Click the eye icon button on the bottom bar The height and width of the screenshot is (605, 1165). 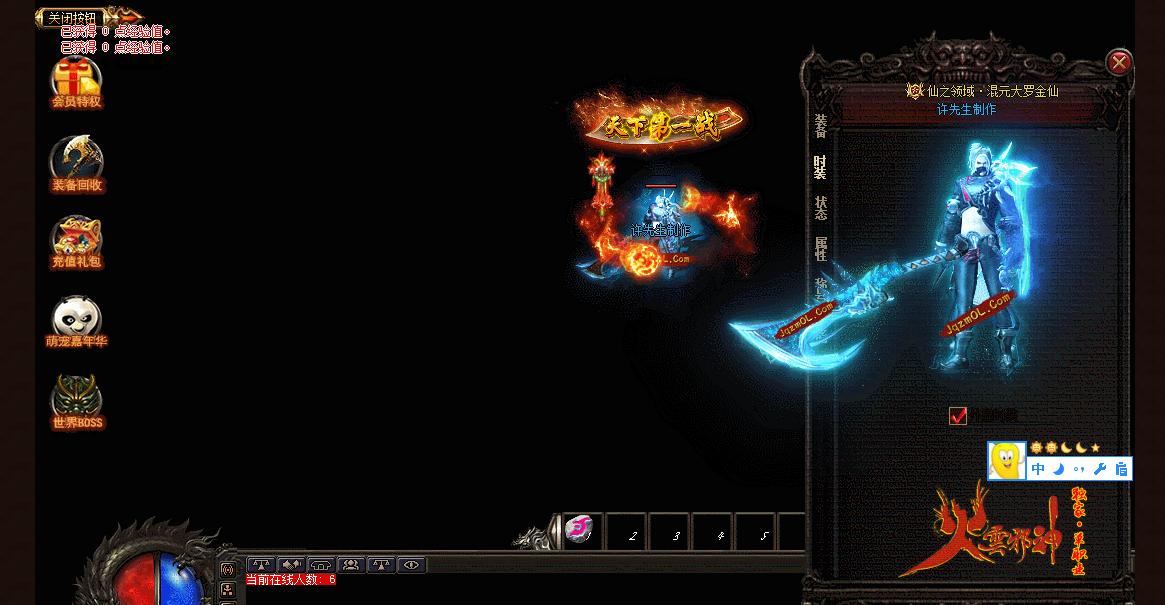click(411, 565)
